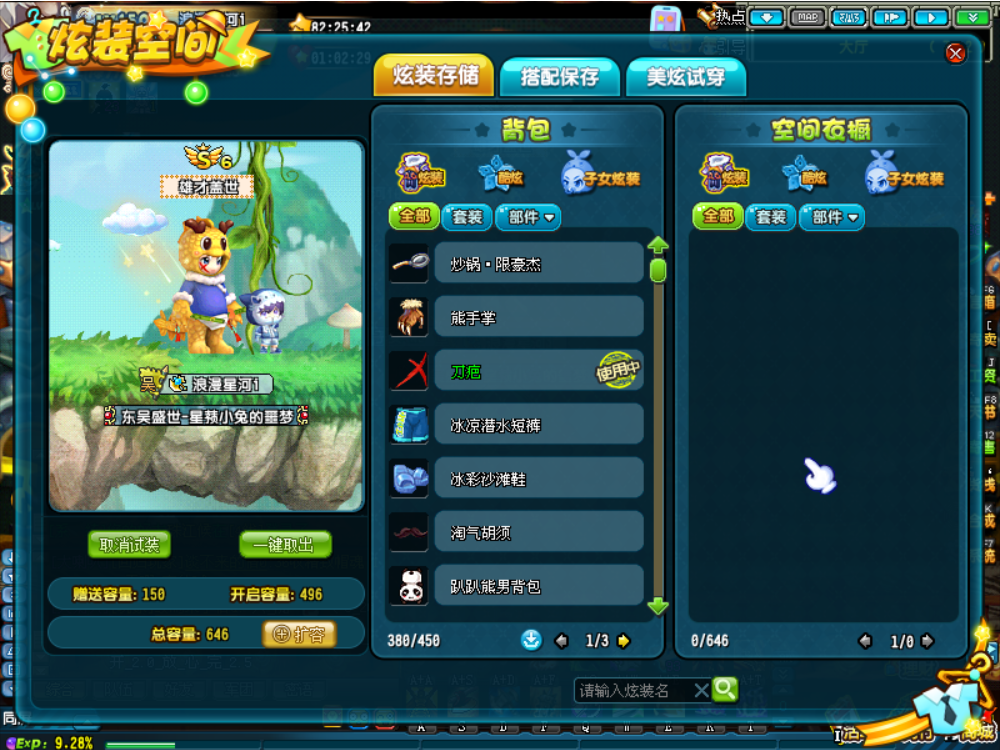Go to next backpack page

point(624,641)
